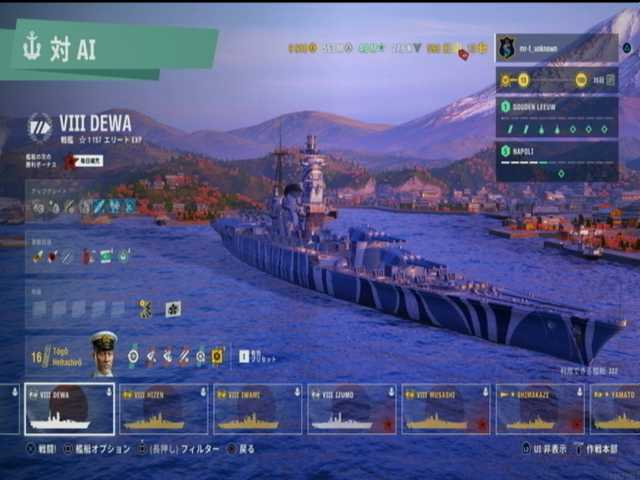Open the Napoli progress panel

click(556, 161)
